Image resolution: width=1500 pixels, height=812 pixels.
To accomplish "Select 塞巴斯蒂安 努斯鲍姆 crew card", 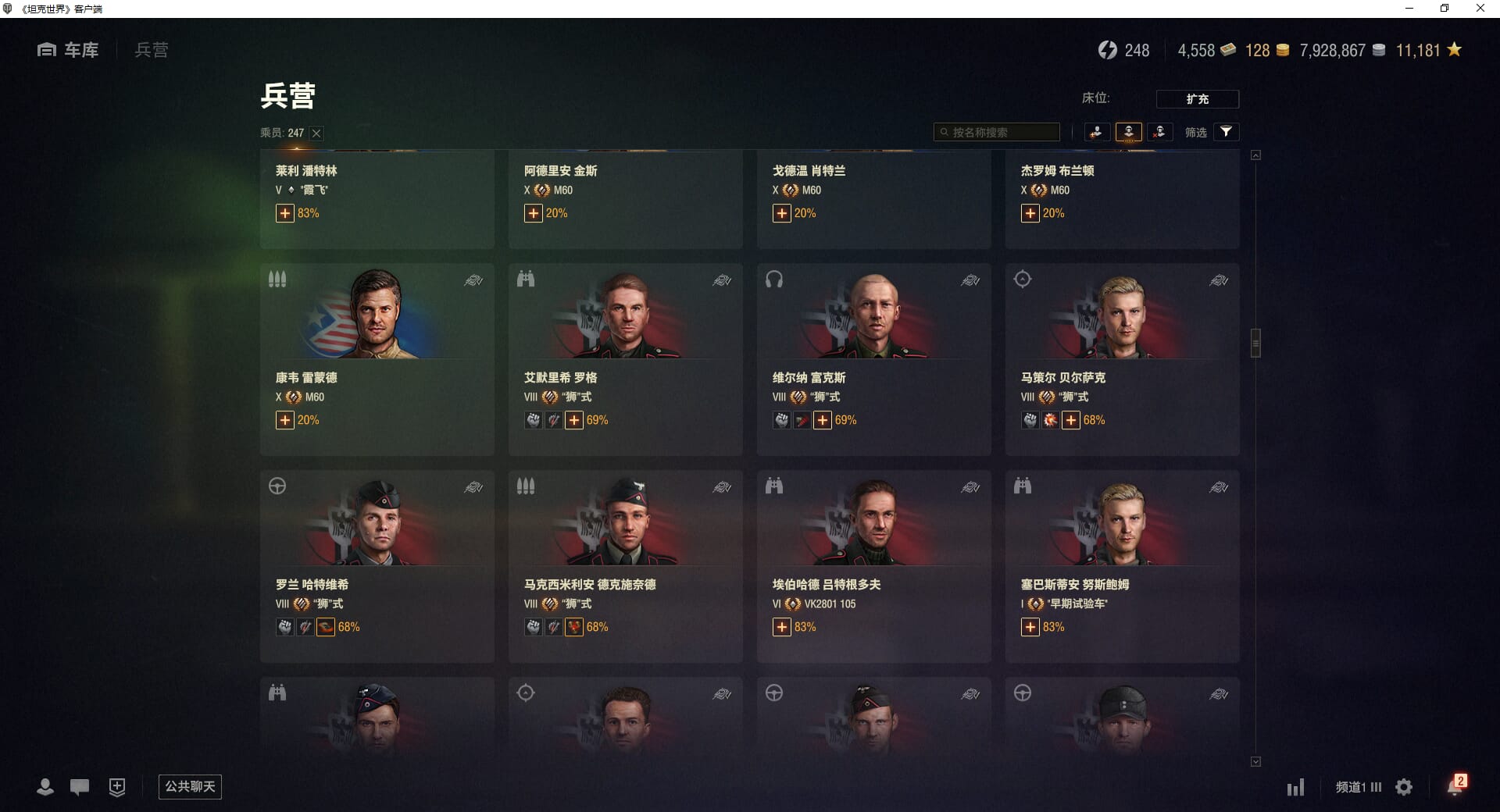I will click(x=1122, y=566).
